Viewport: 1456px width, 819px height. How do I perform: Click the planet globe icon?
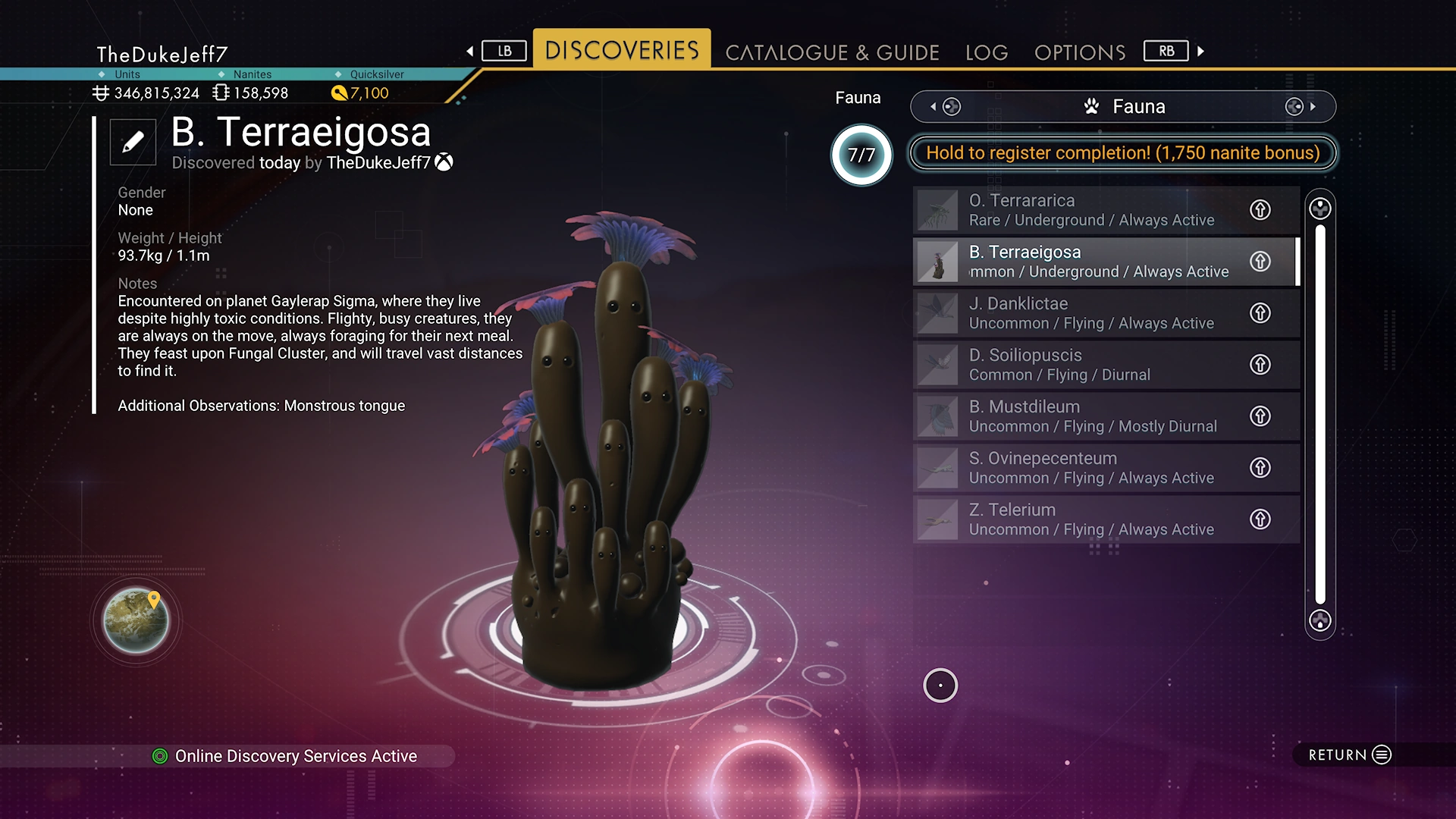click(x=136, y=620)
